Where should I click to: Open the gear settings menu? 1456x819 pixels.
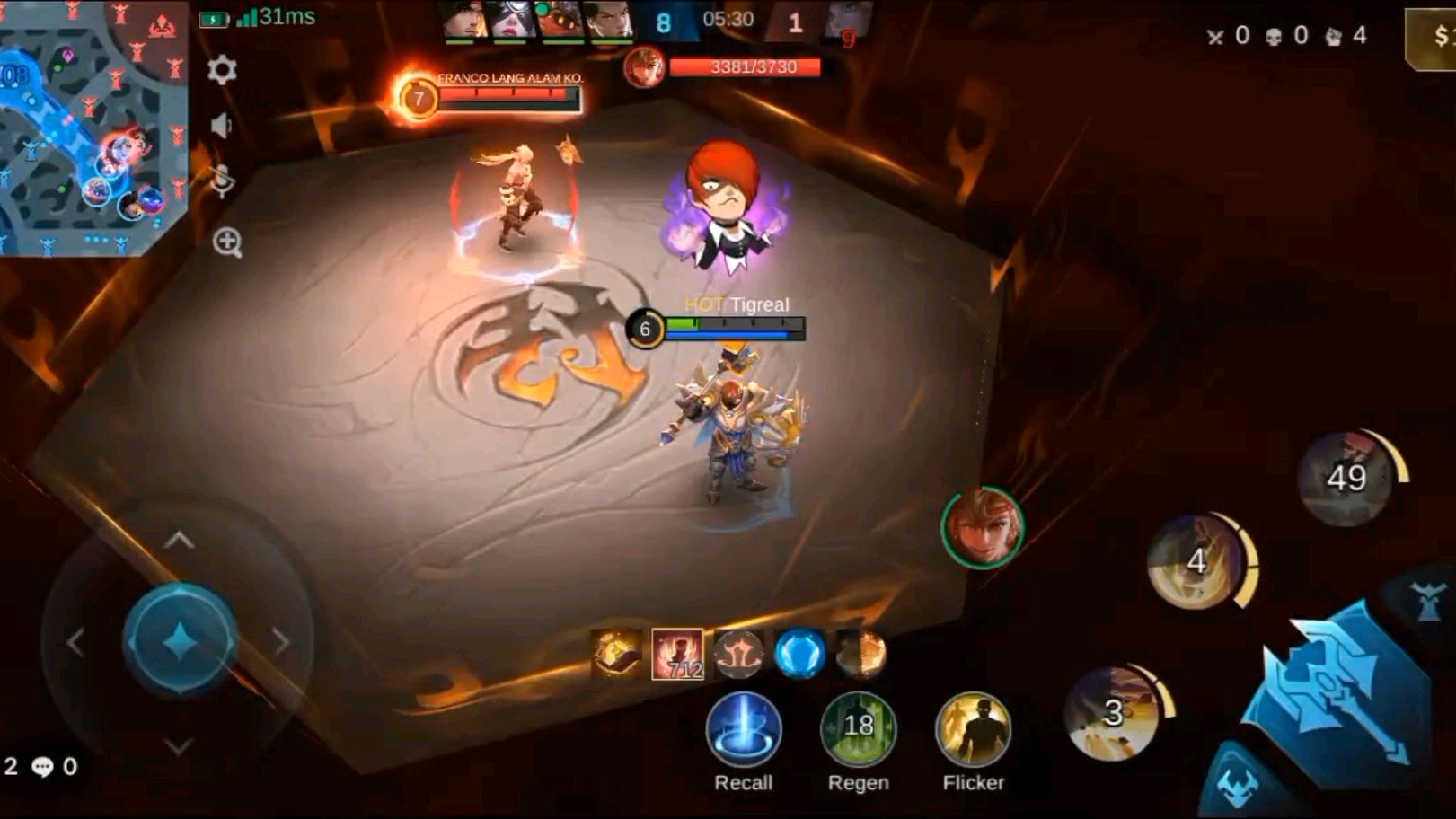click(222, 70)
